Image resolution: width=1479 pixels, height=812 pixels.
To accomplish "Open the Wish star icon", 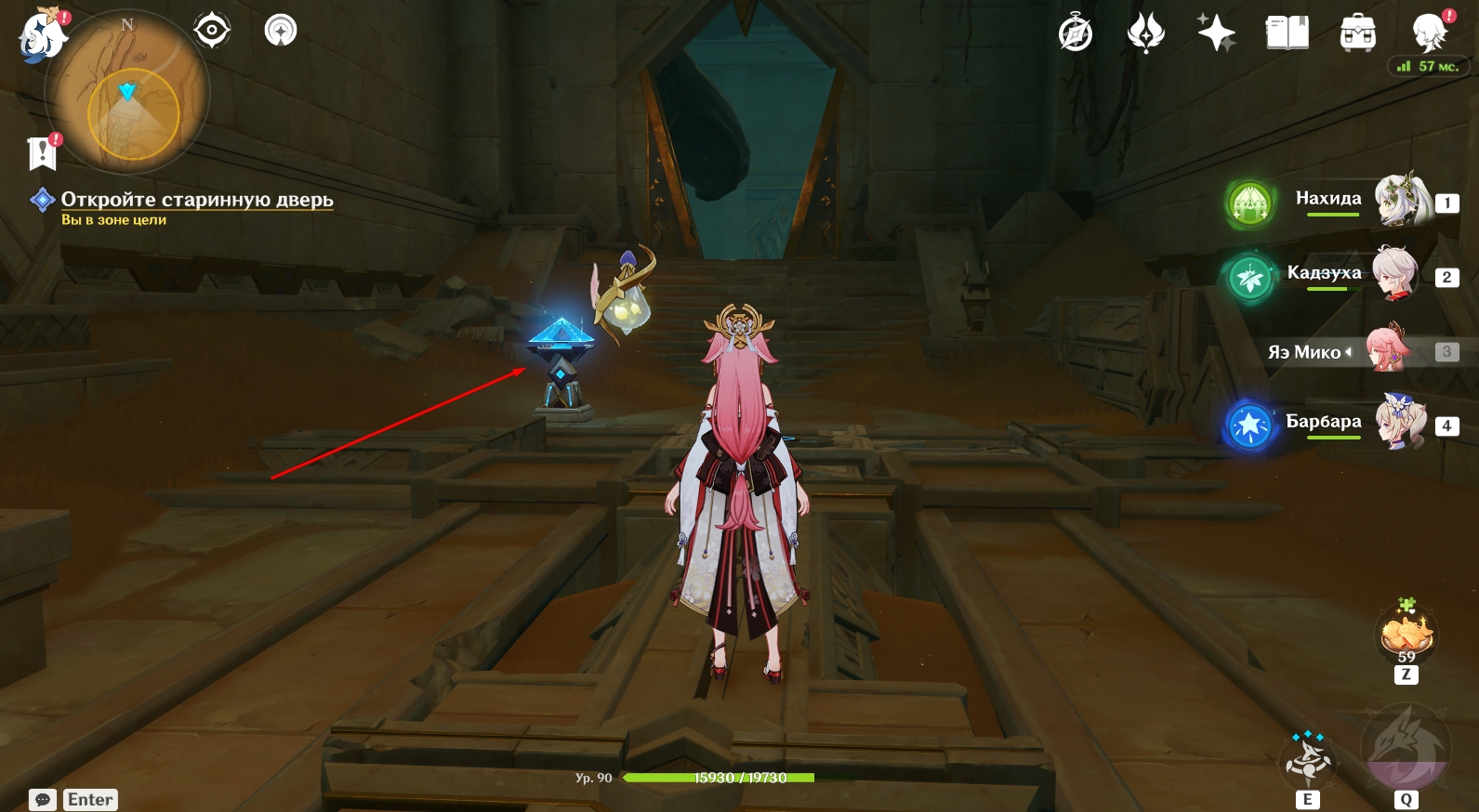I will pyautogui.click(x=1216, y=33).
